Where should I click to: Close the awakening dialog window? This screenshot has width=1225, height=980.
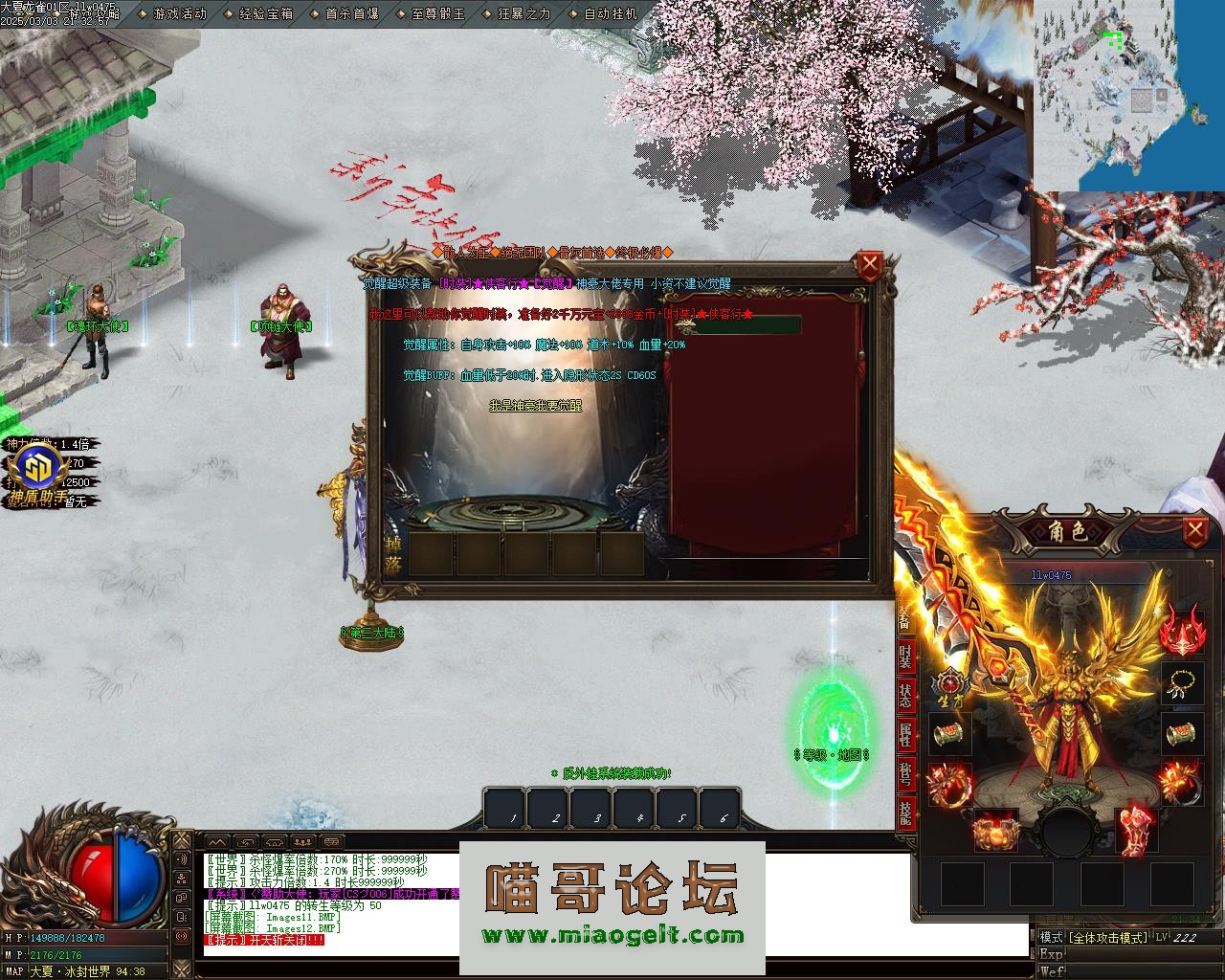(869, 266)
